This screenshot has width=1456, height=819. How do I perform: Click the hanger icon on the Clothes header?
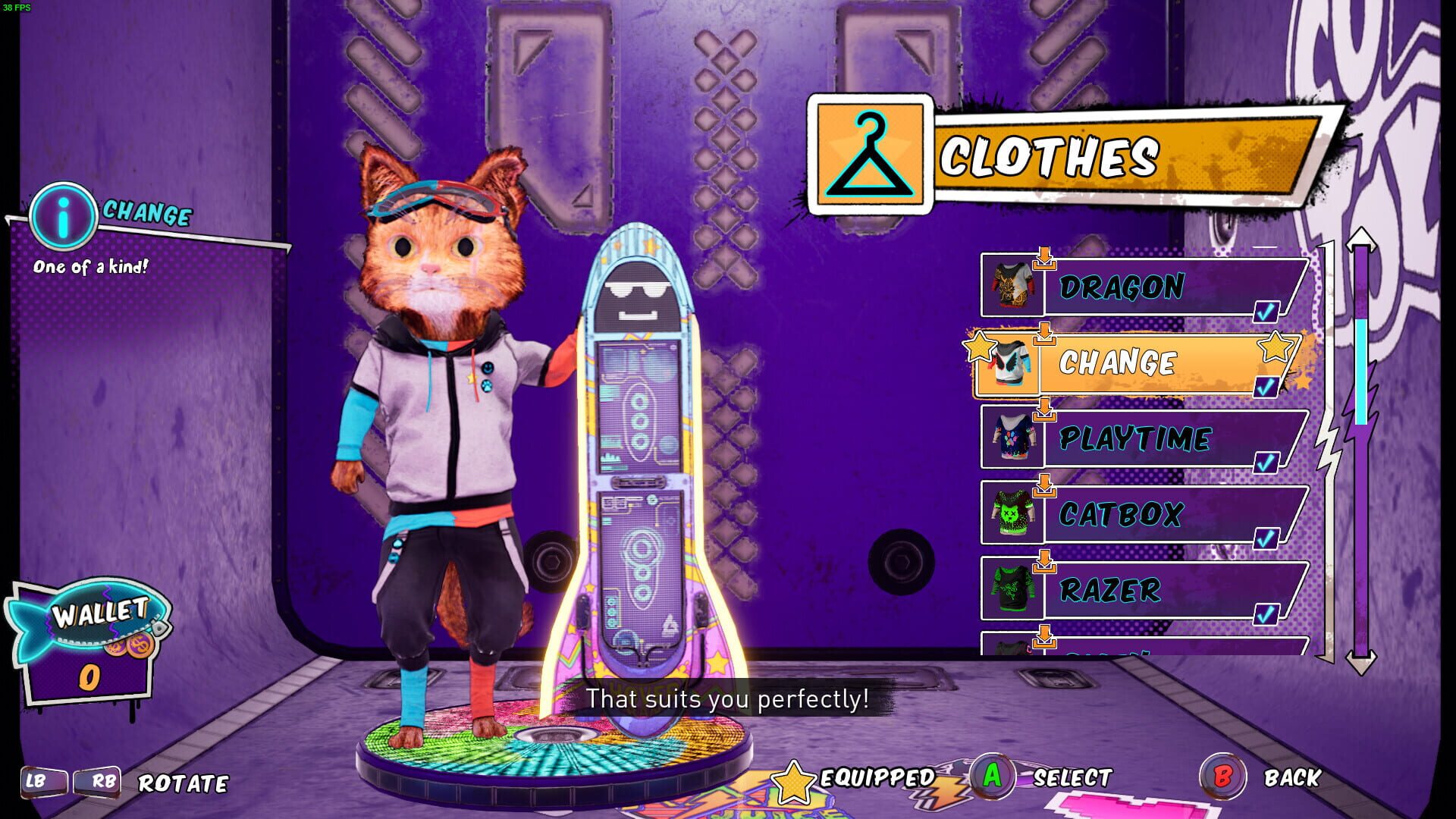pyautogui.click(x=871, y=154)
